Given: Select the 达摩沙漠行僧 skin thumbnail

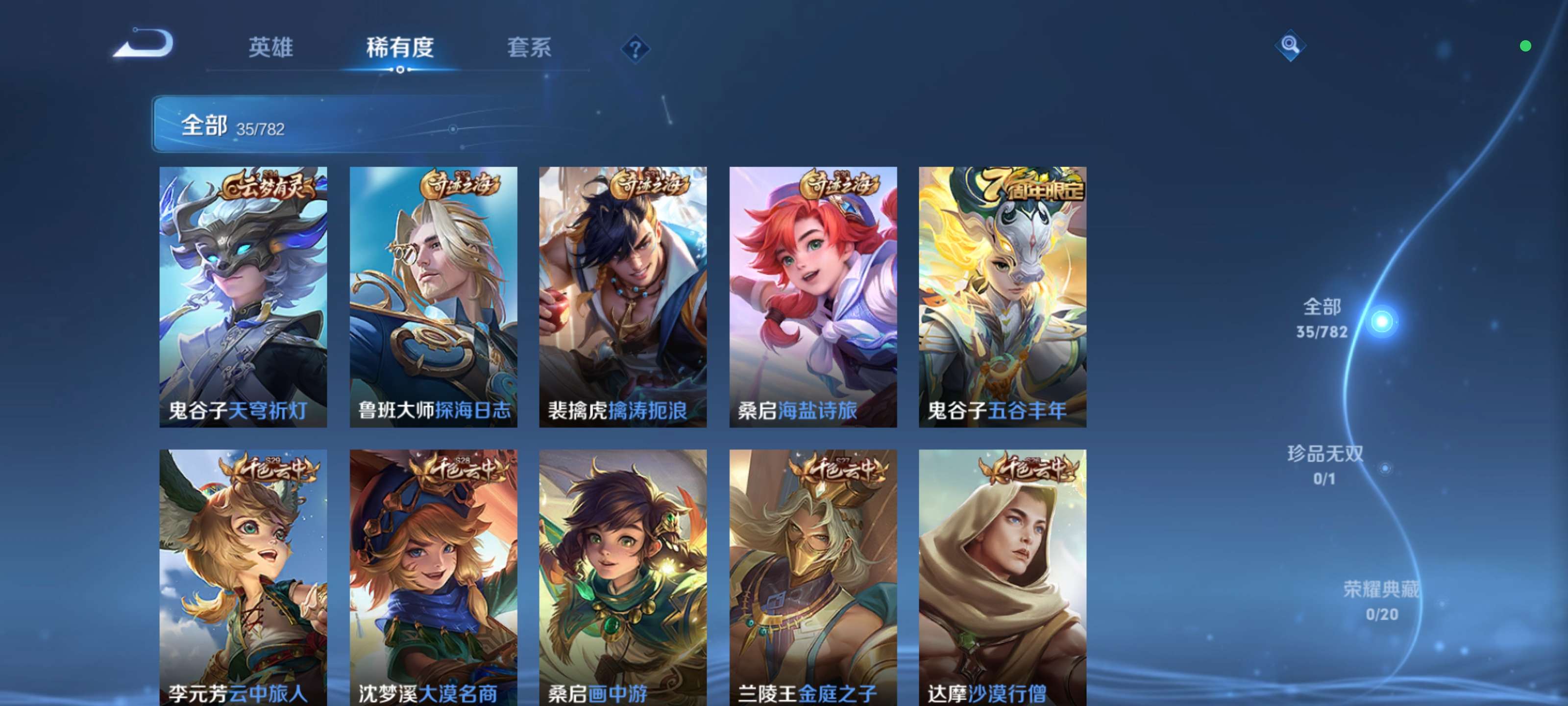Looking at the screenshot, I should pyautogui.click(x=1001, y=579).
